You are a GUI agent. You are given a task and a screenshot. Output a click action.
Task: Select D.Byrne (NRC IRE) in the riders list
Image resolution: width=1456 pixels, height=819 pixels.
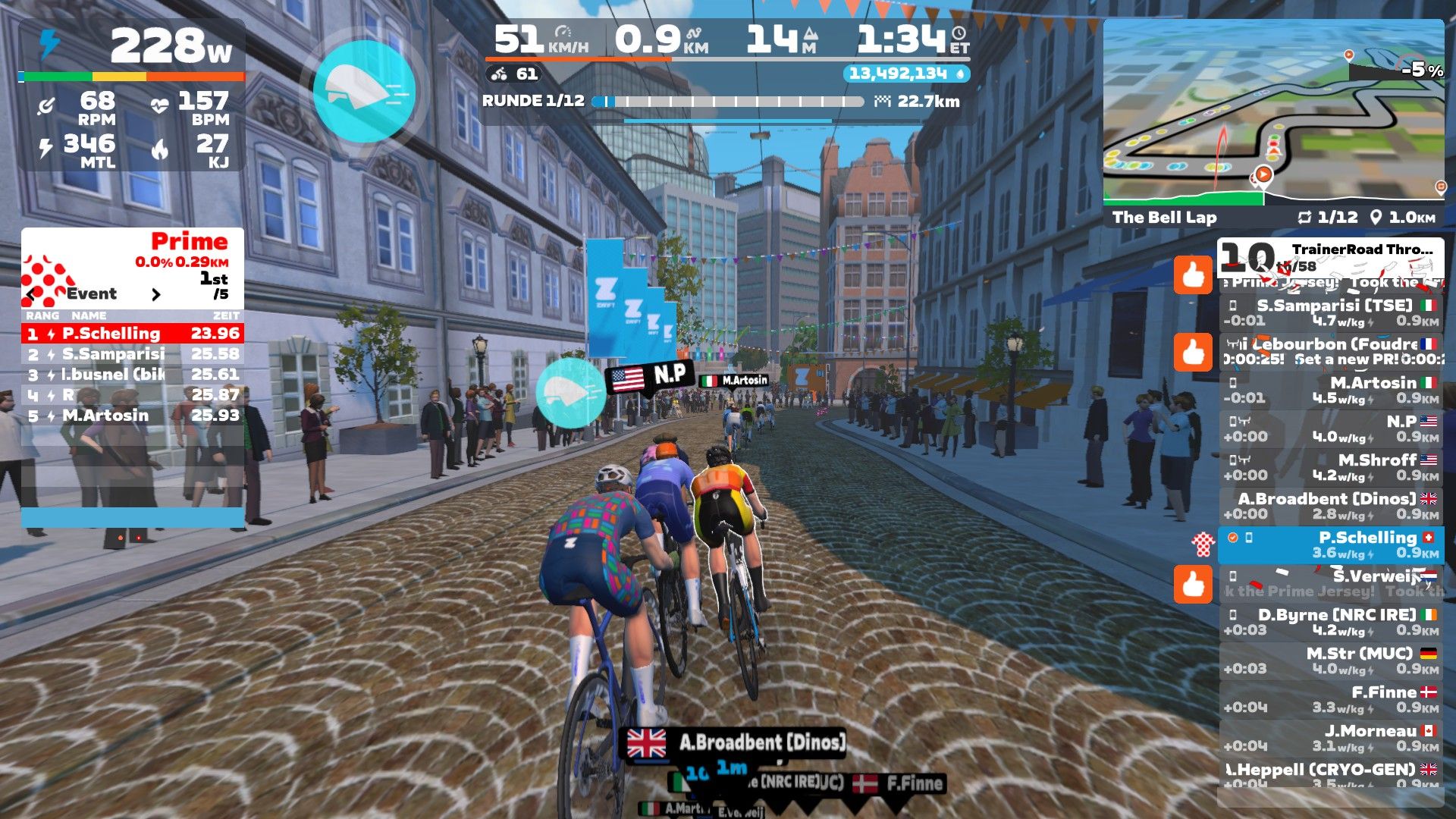pos(1331,623)
